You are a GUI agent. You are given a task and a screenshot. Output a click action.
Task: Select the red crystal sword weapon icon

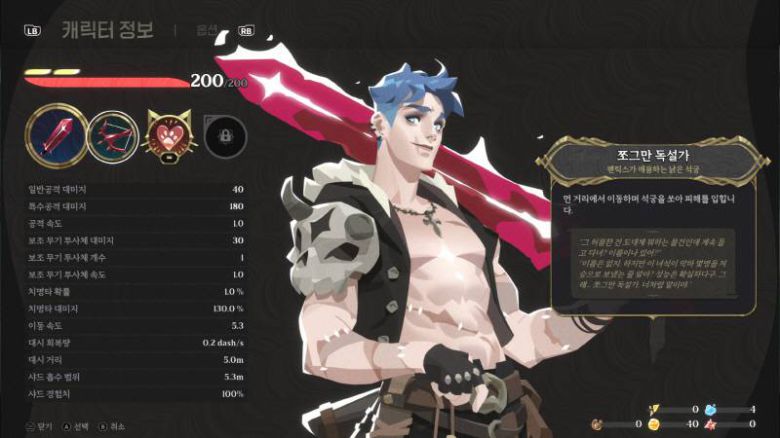pos(53,135)
